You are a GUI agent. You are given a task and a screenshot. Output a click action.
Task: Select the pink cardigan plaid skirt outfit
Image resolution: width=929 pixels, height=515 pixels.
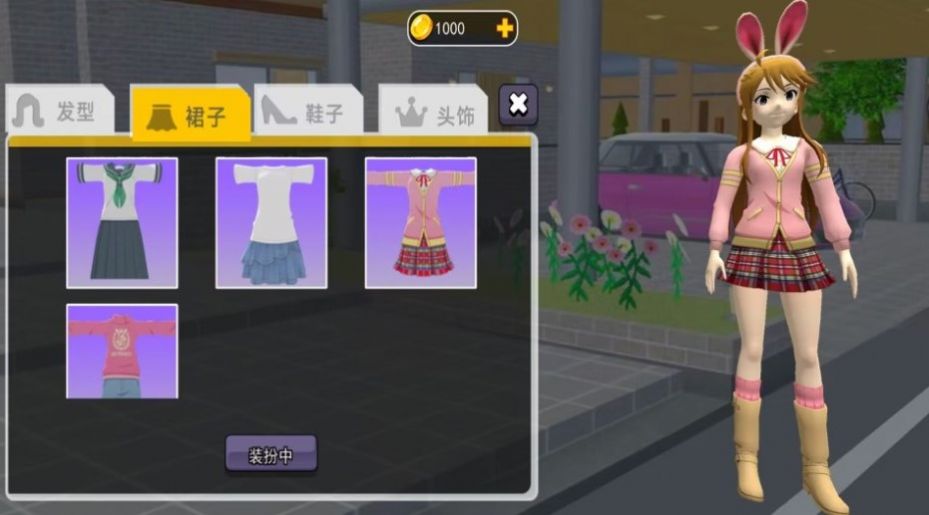coord(420,222)
